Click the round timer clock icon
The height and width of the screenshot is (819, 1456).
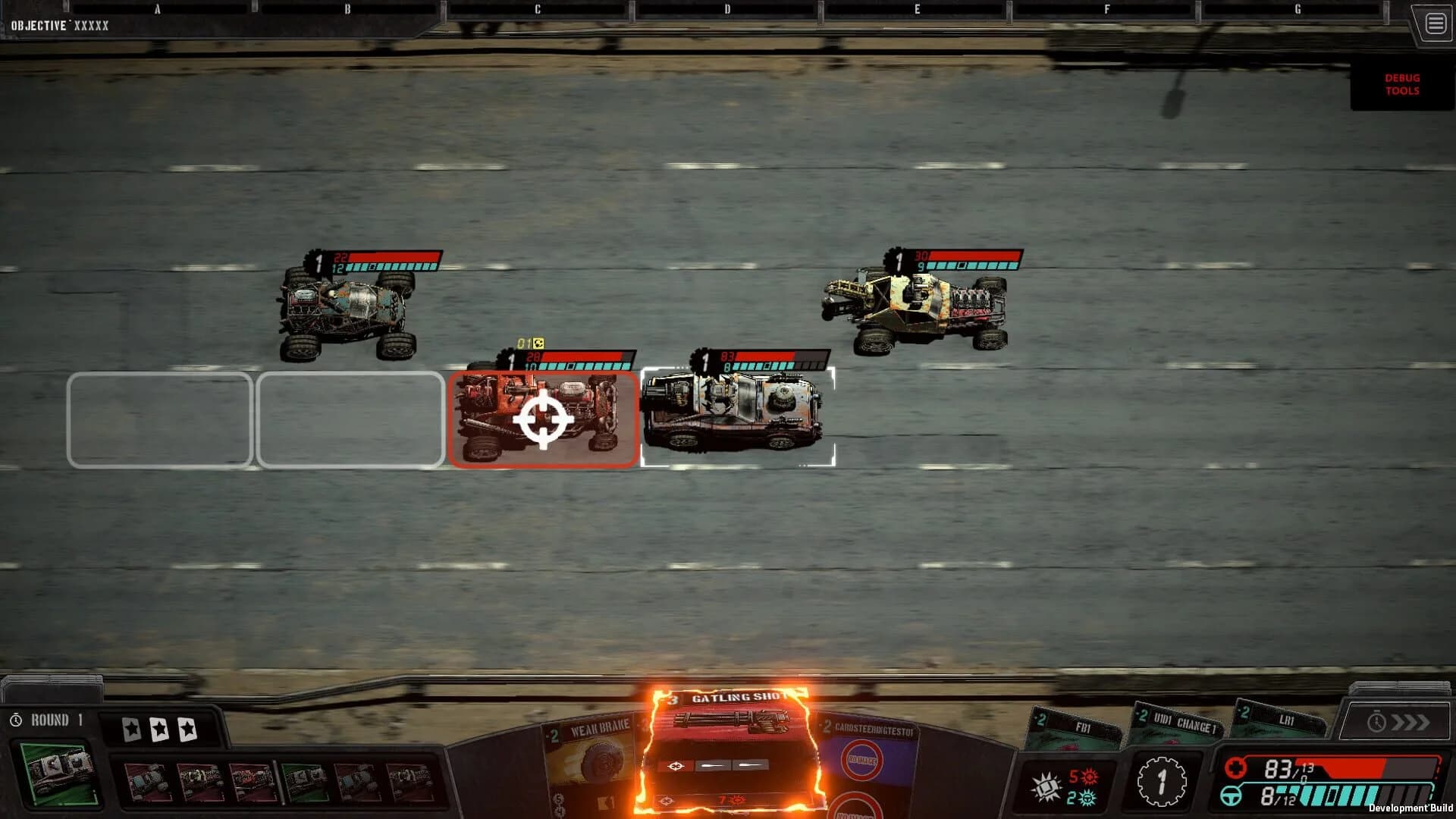click(x=17, y=720)
